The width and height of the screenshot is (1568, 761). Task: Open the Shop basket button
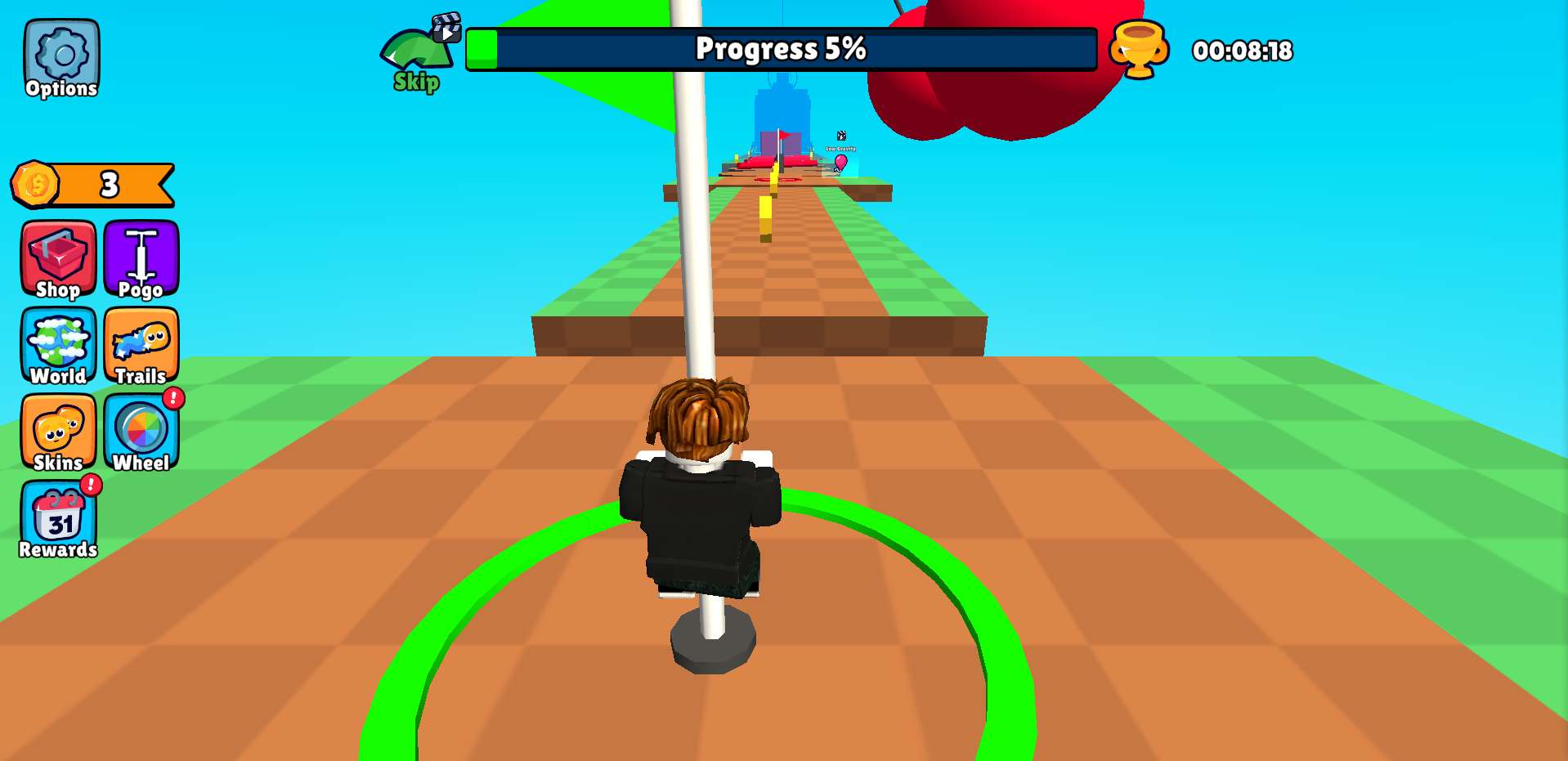[58, 259]
